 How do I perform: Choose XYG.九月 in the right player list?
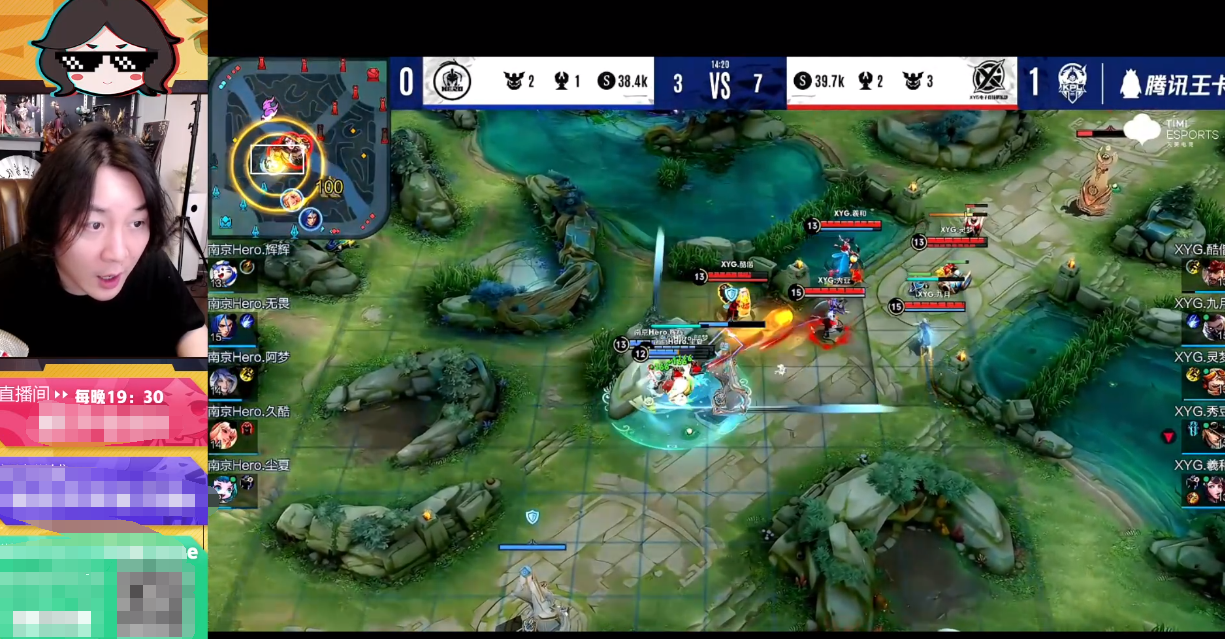tap(1213, 327)
